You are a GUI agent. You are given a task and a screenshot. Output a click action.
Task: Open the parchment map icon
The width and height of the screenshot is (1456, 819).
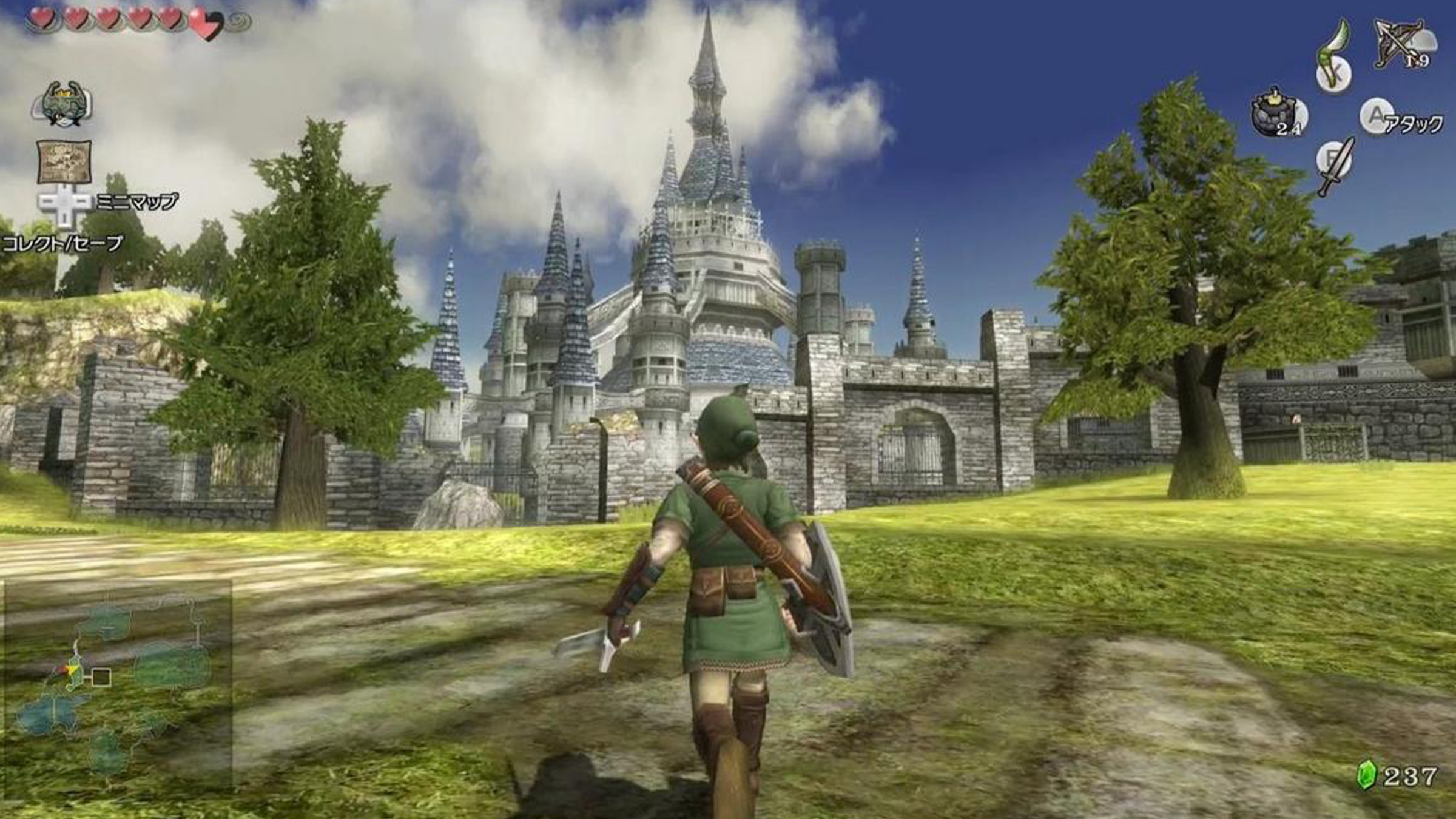[64, 161]
